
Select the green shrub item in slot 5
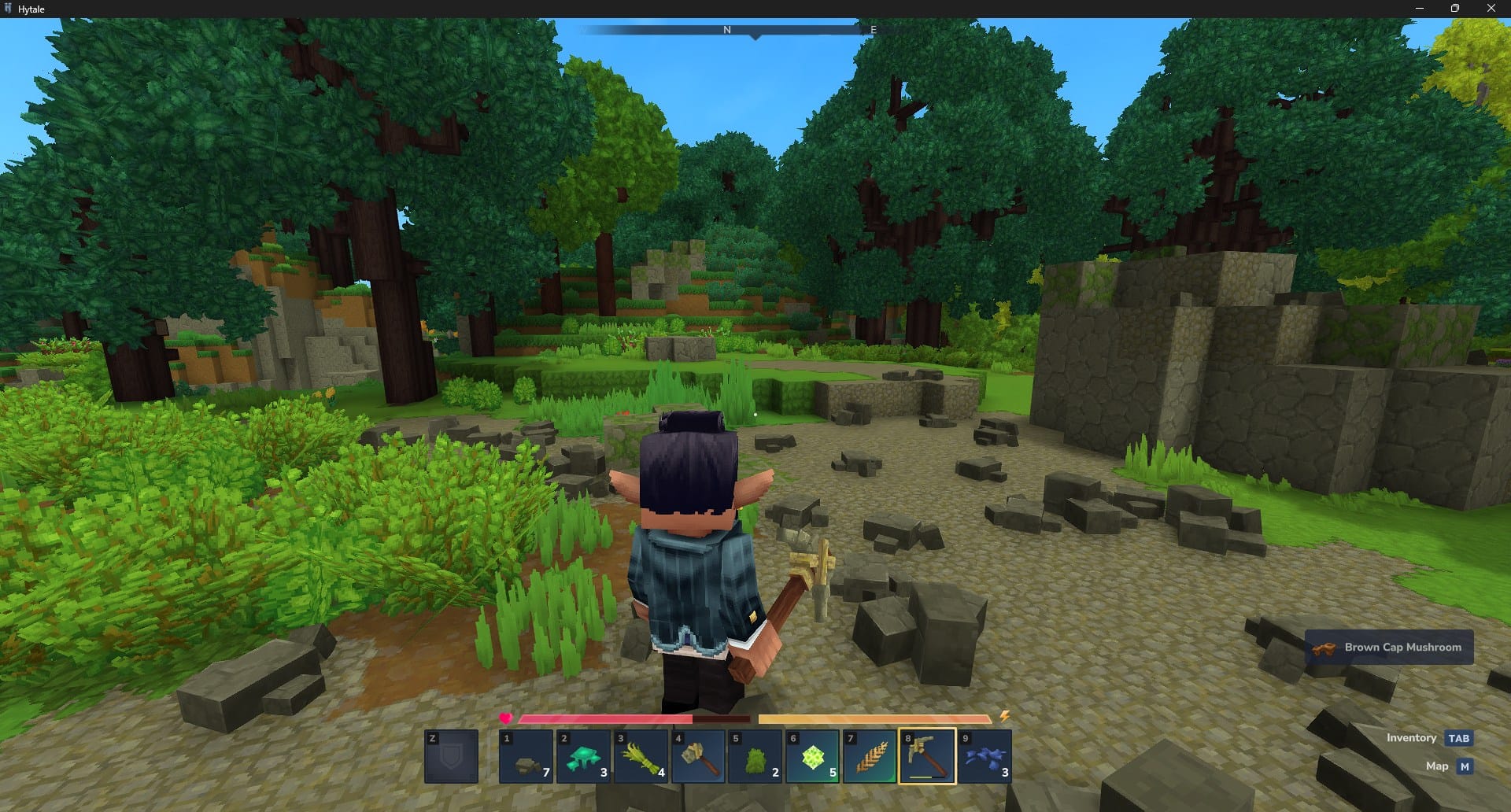coord(754,757)
